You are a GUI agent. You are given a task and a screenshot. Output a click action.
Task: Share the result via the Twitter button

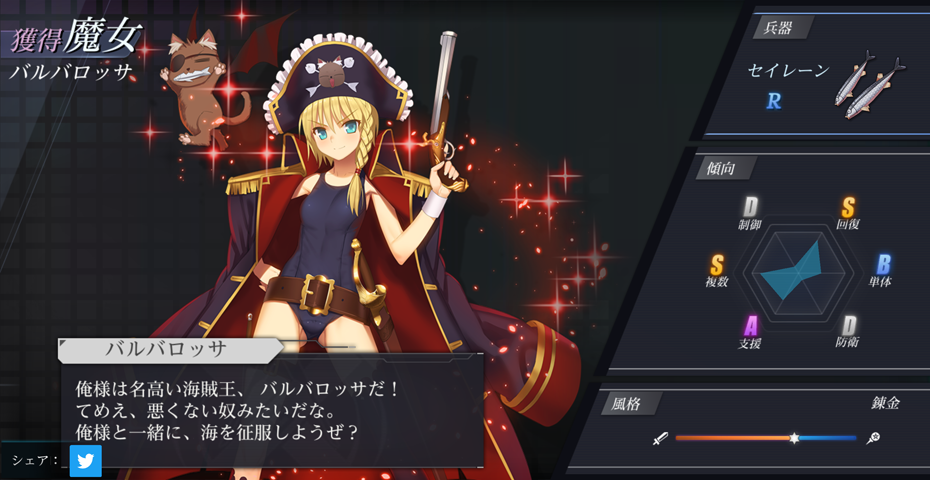(x=86, y=461)
